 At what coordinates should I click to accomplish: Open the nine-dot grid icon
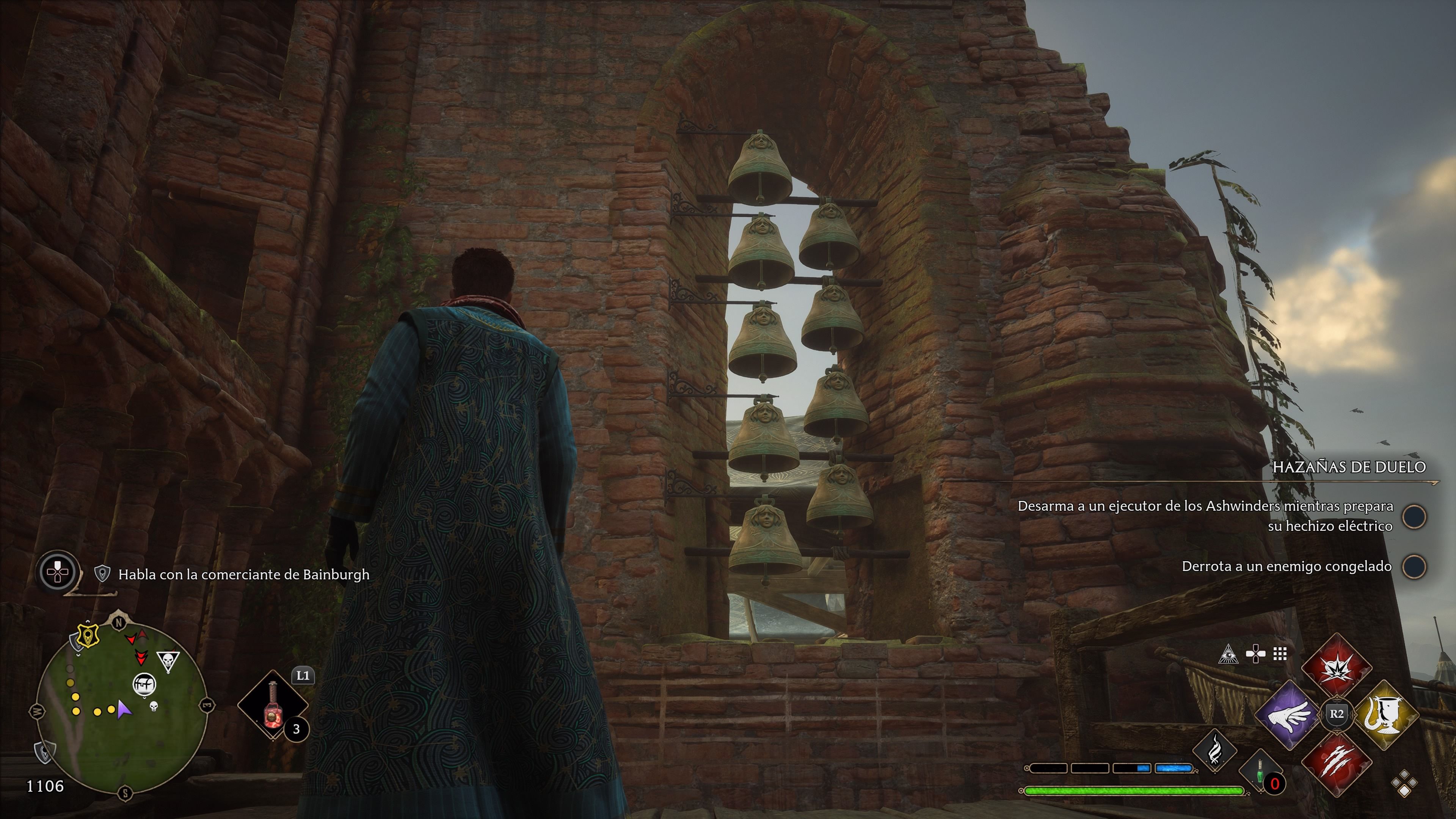[1280, 654]
